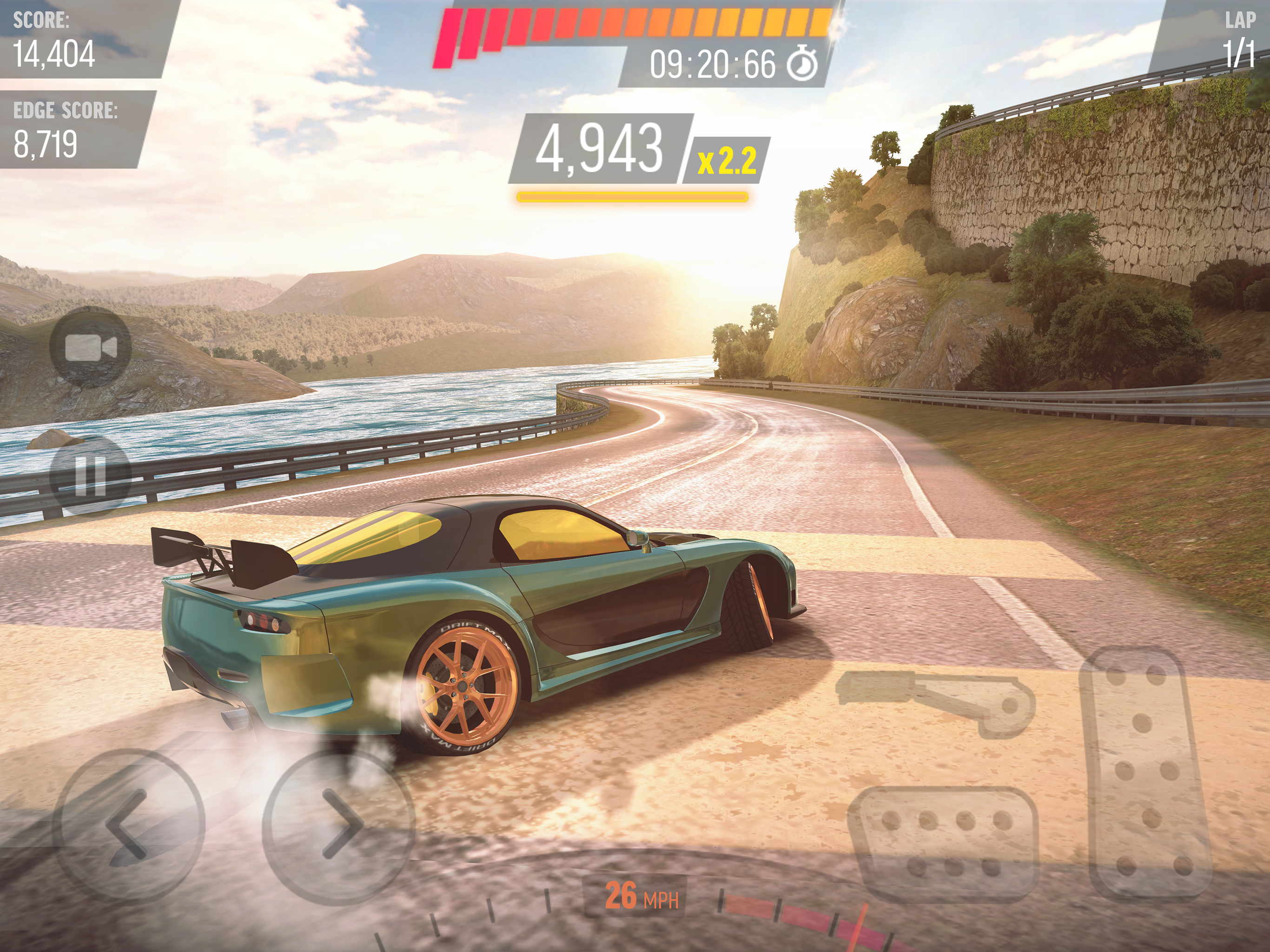Pause the race

tap(91, 476)
